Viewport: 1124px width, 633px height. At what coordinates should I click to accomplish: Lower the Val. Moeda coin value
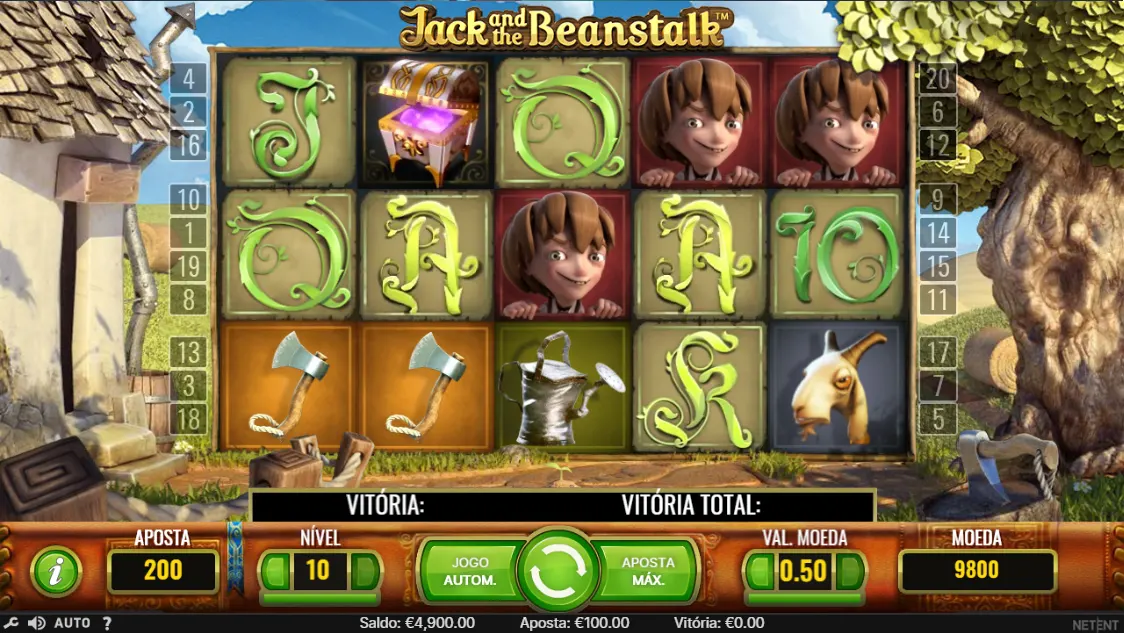pos(759,572)
